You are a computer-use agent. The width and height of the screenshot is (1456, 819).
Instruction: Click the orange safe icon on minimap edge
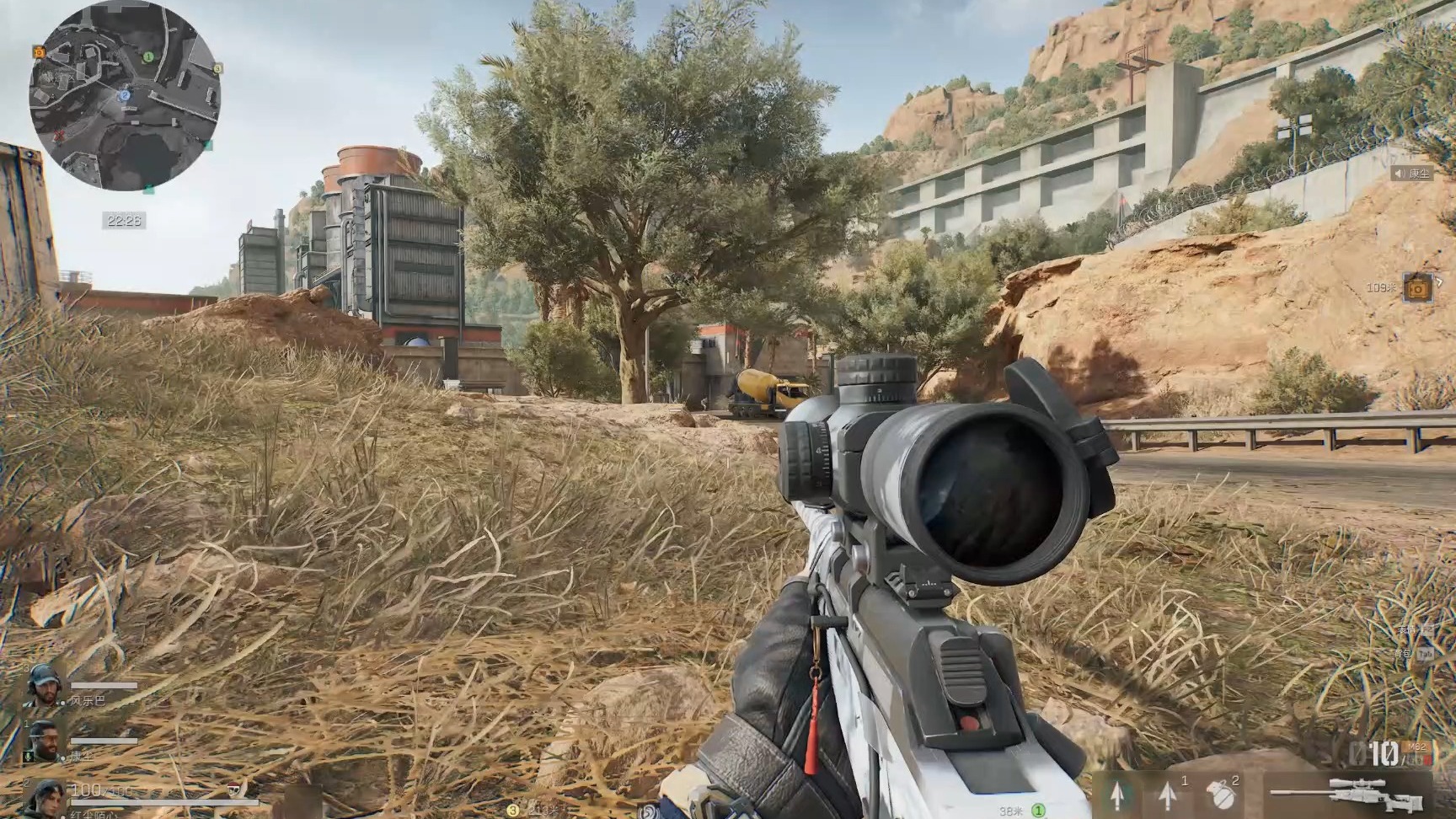tap(39, 52)
